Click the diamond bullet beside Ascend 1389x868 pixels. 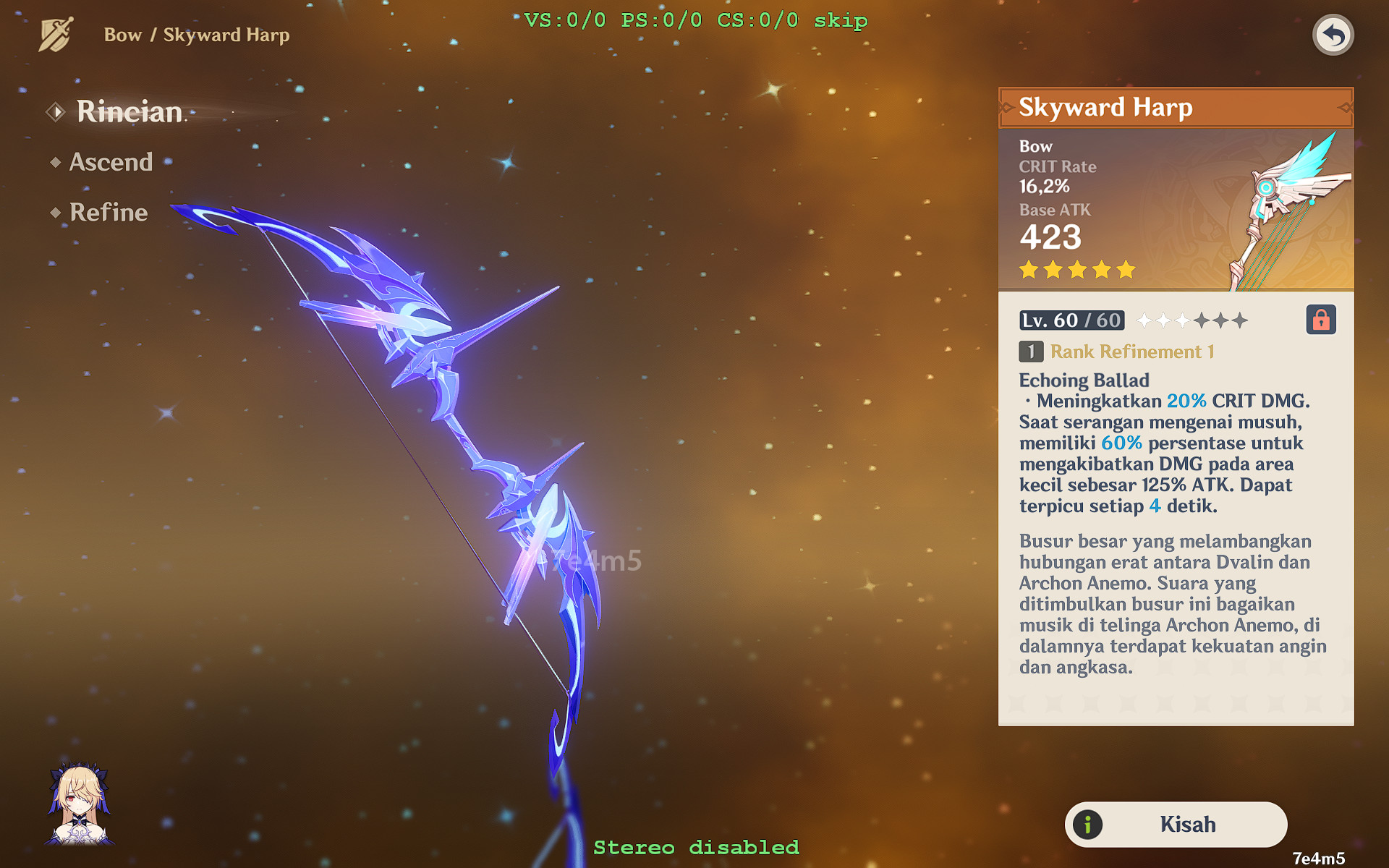coord(56,161)
